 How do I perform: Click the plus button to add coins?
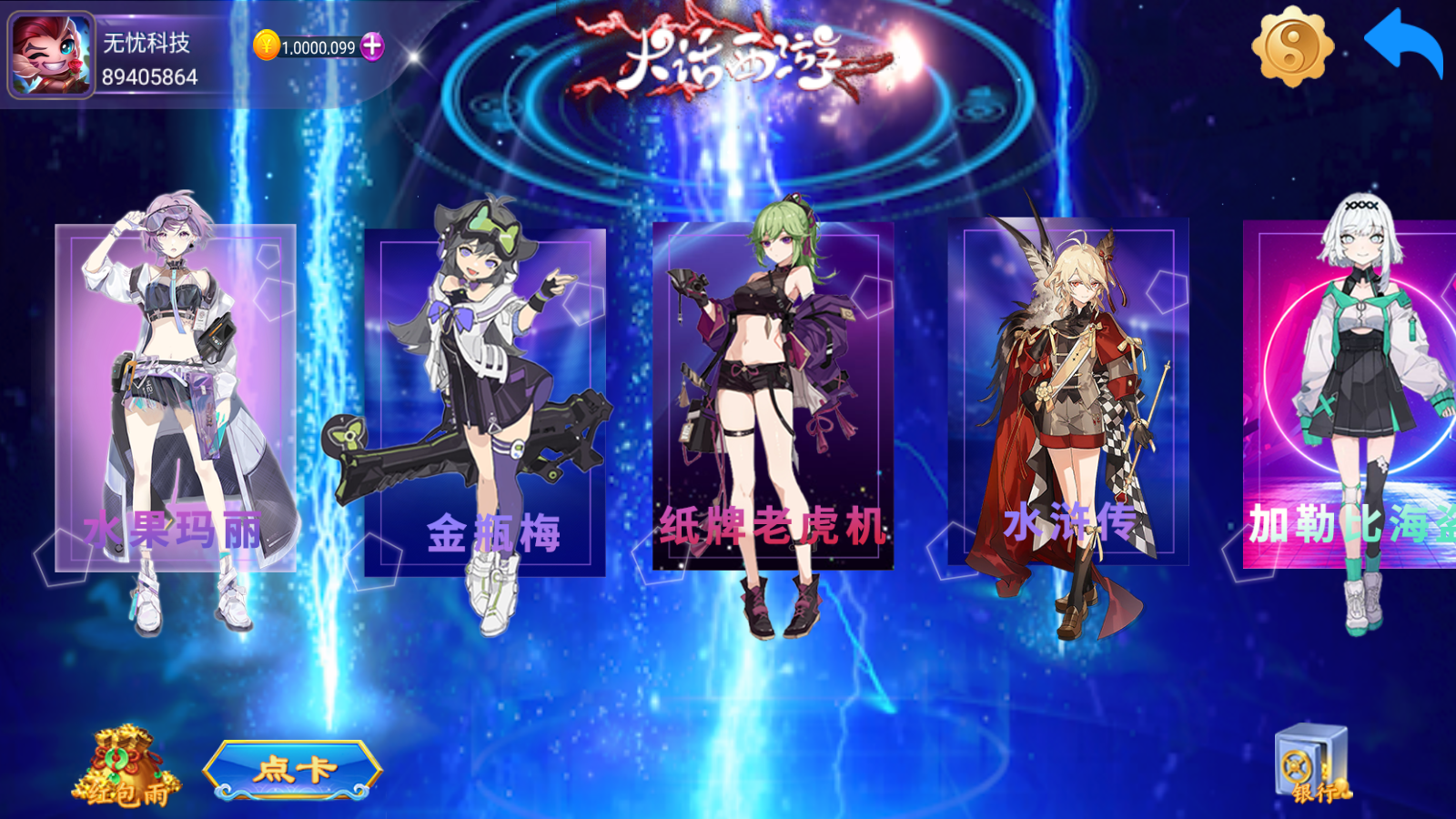(372, 46)
